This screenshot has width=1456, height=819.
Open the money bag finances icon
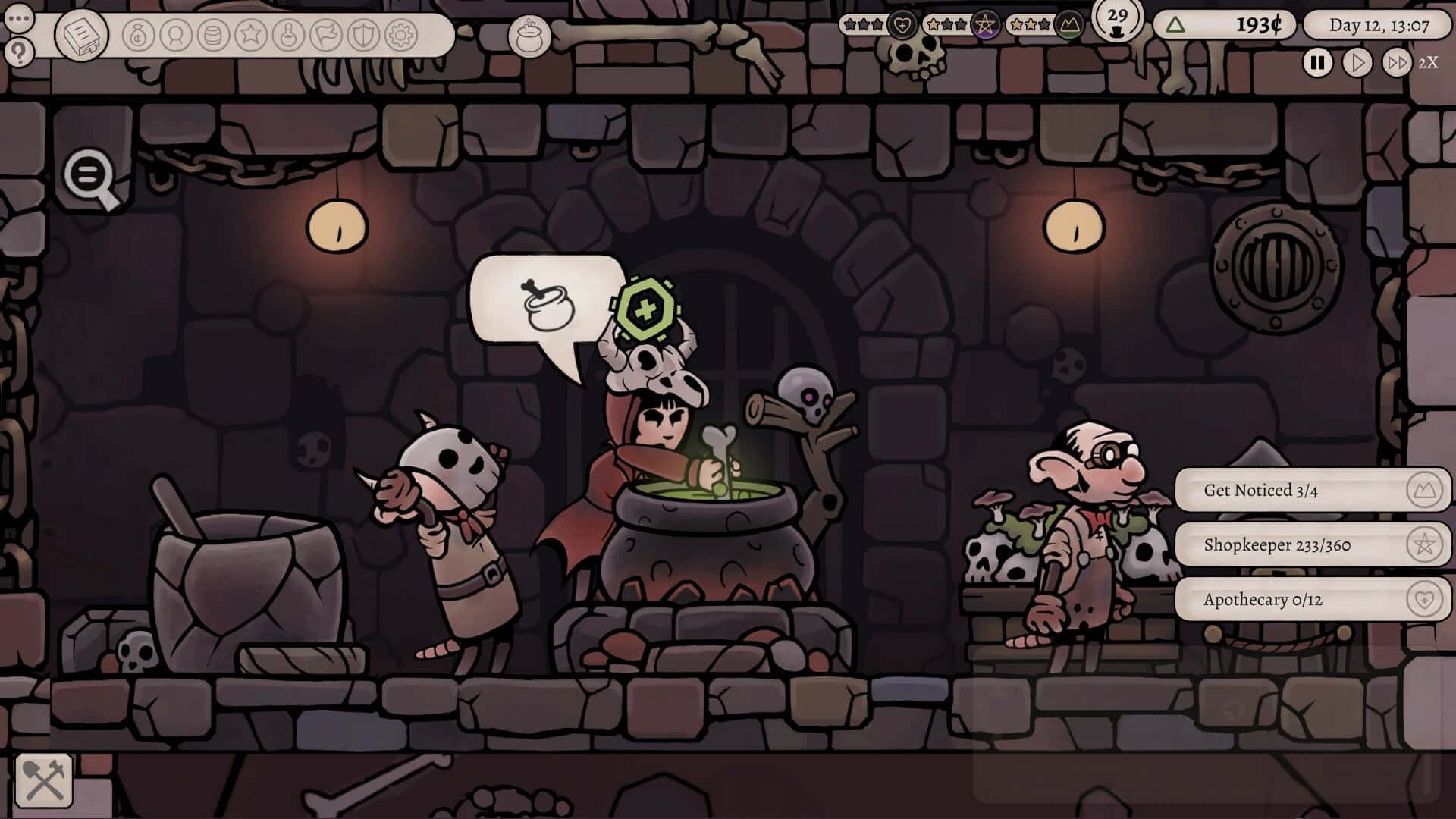pyautogui.click(x=138, y=35)
